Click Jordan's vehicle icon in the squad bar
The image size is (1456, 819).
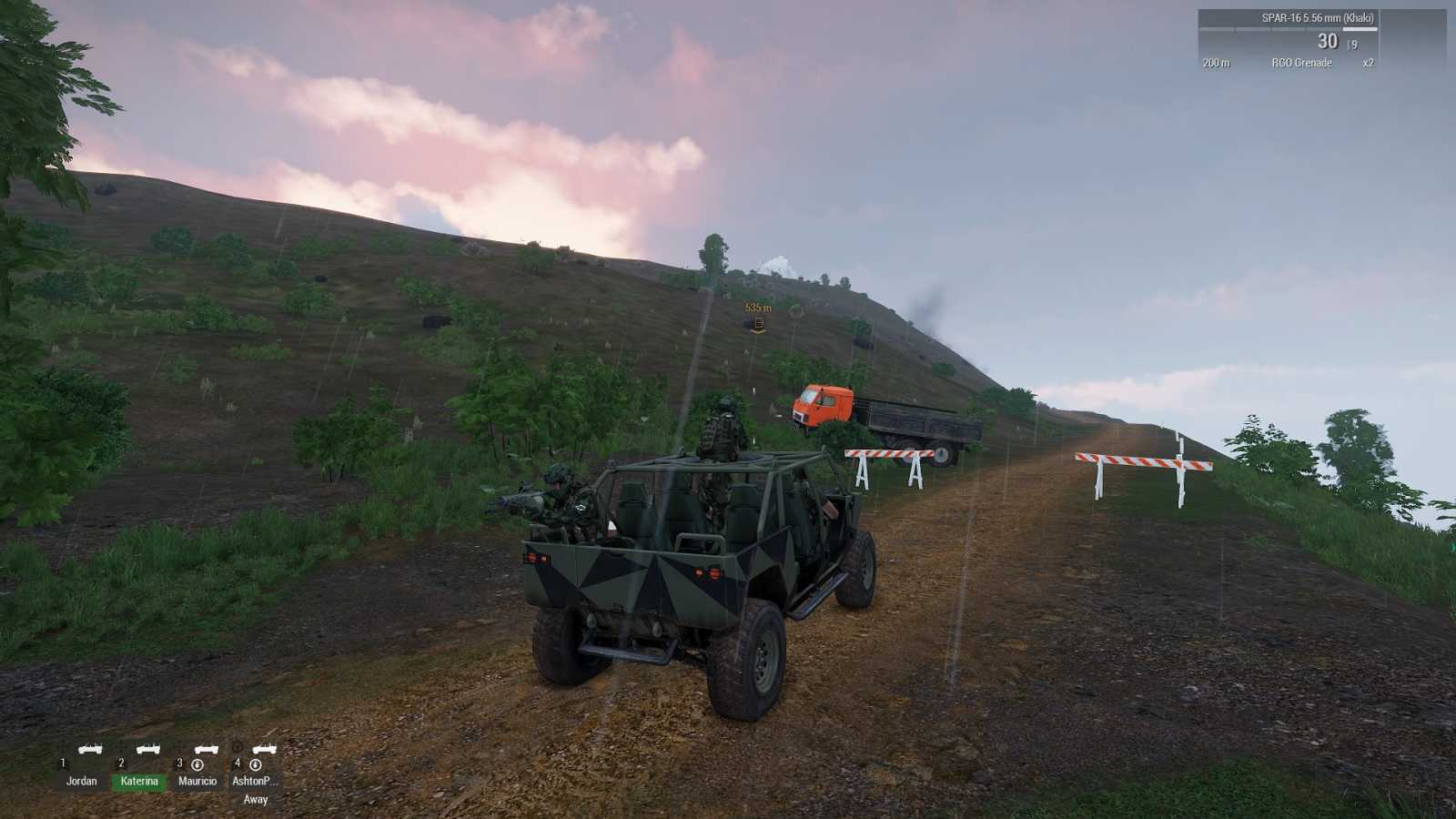coord(89,749)
